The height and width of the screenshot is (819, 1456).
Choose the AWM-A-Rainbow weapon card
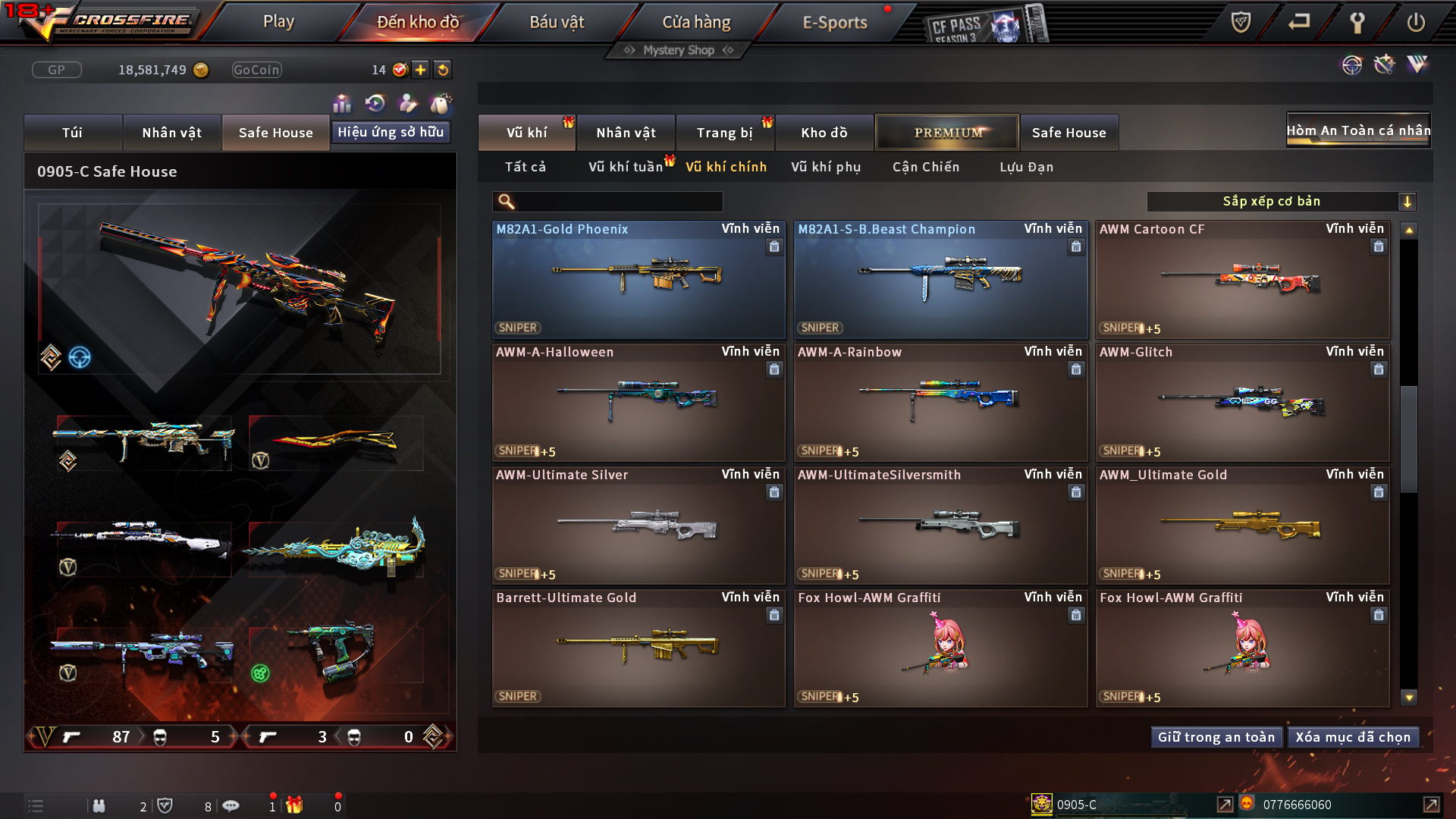[x=940, y=403]
